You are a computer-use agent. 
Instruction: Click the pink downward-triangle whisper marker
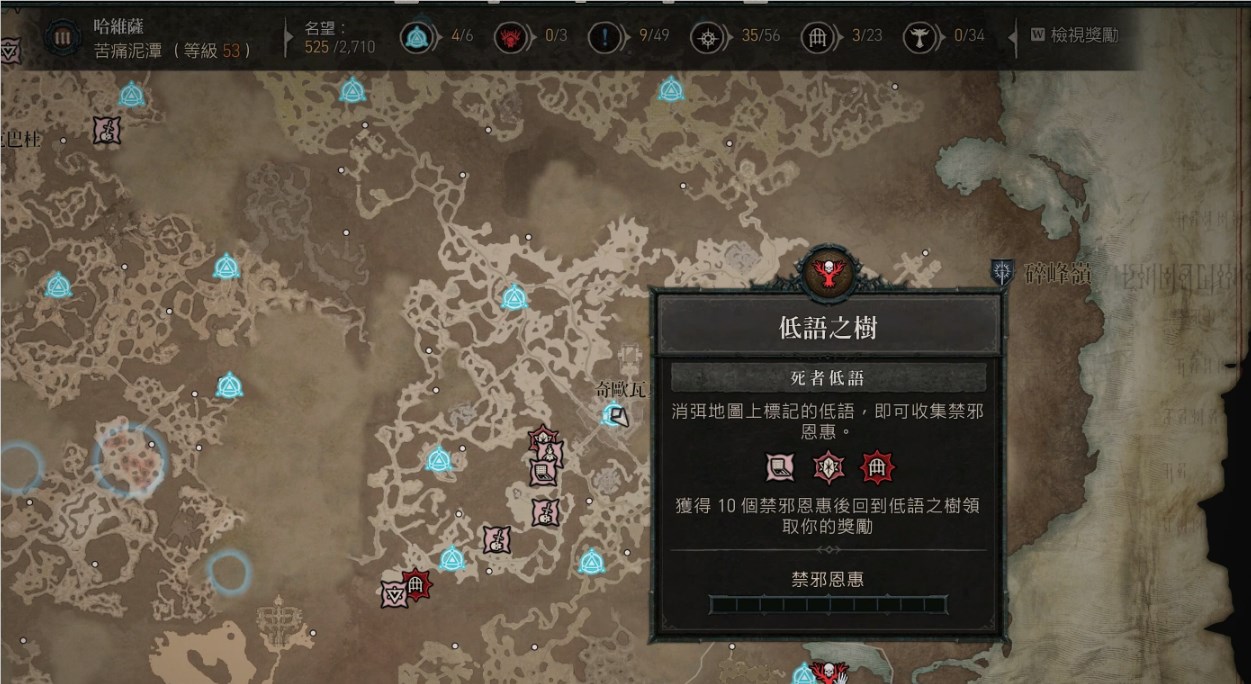[x=393, y=595]
